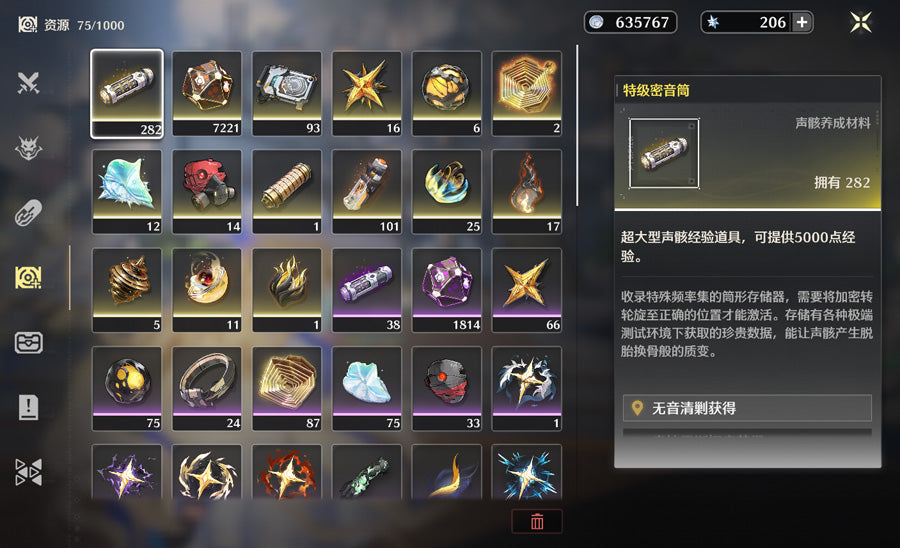Choose the teal crystal shell with 12

pos(127,190)
